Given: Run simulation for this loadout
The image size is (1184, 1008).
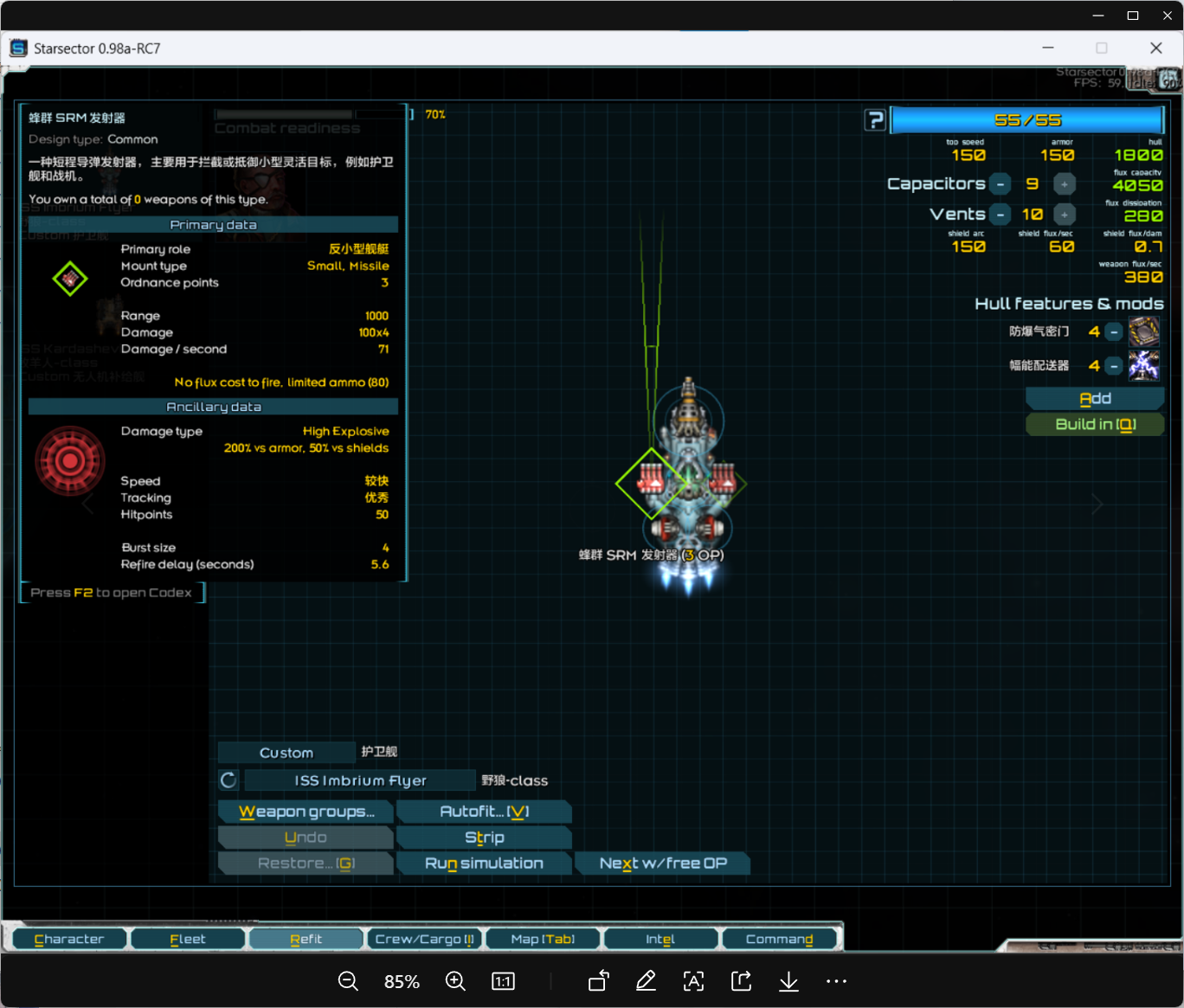Looking at the screenshot, I should 484,864.
